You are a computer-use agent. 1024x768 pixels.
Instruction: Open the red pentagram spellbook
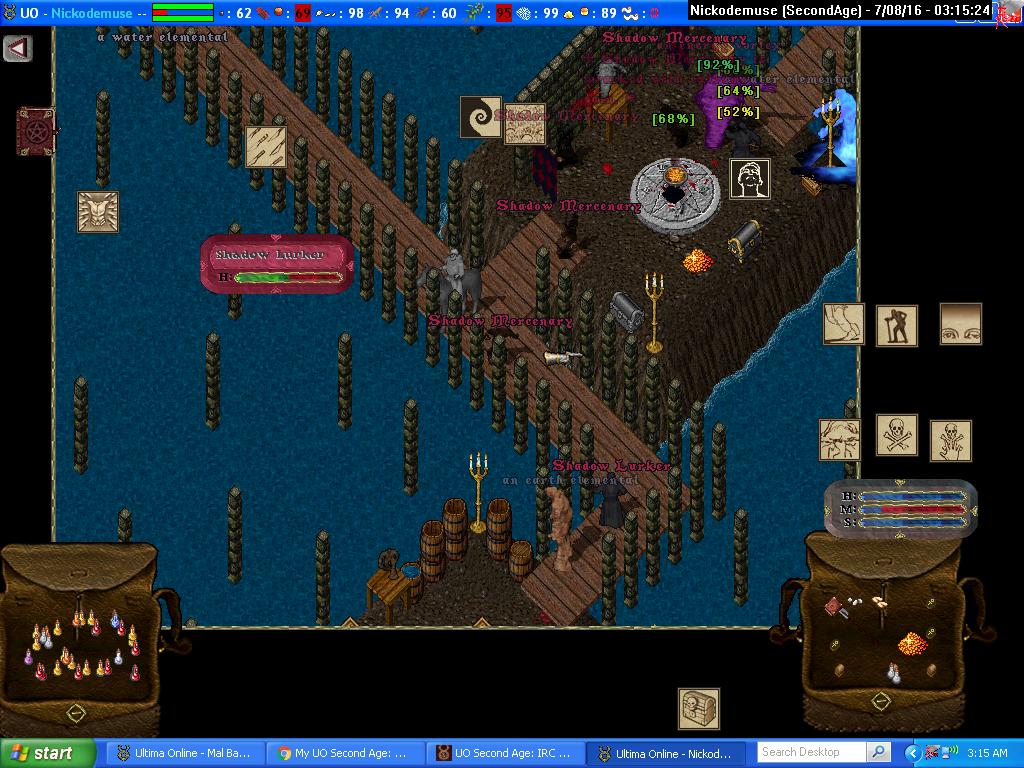(35, 131)
